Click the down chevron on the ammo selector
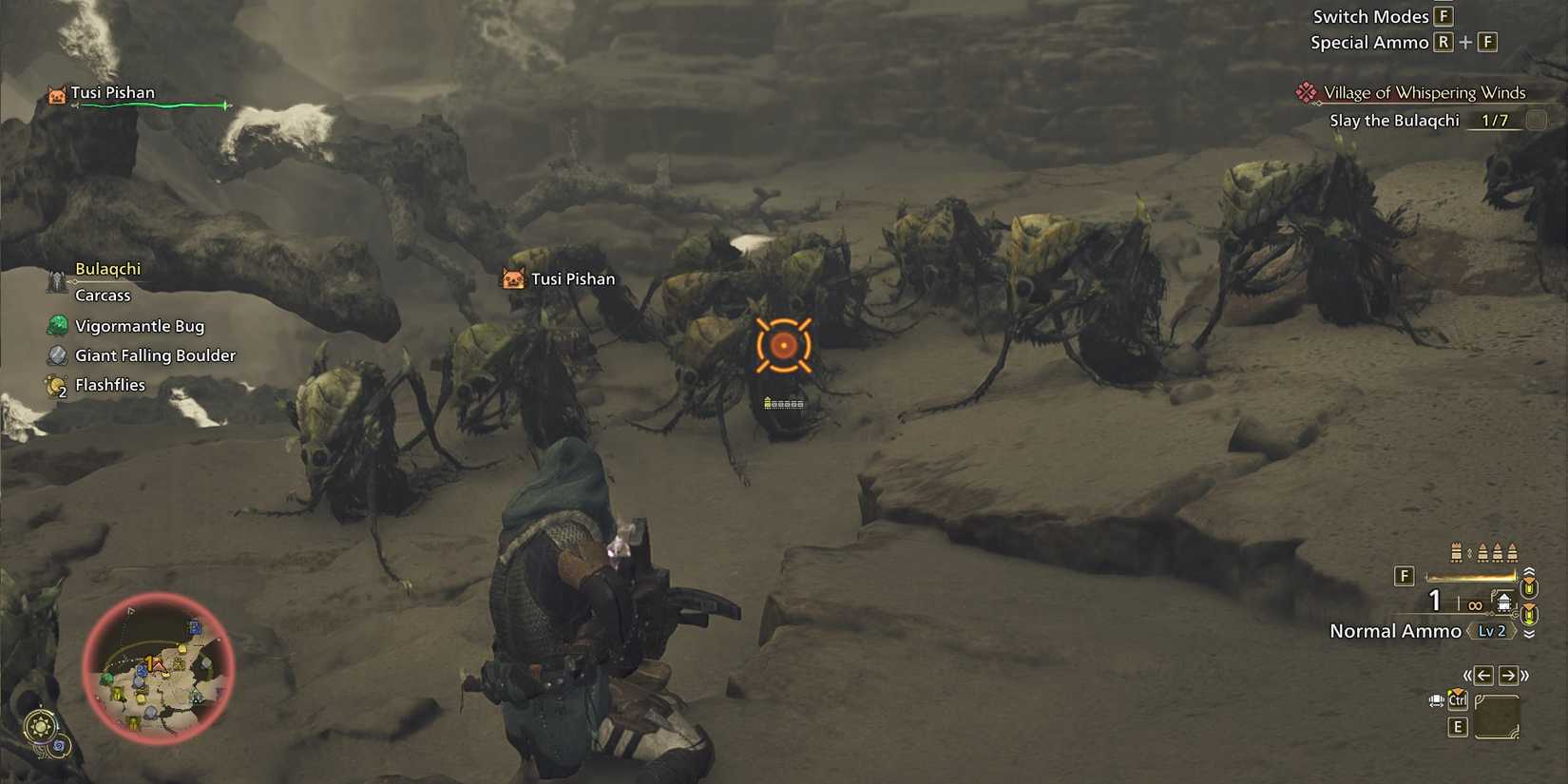The height and width of the screenshot is (784, 1568). pos(1529,632)
